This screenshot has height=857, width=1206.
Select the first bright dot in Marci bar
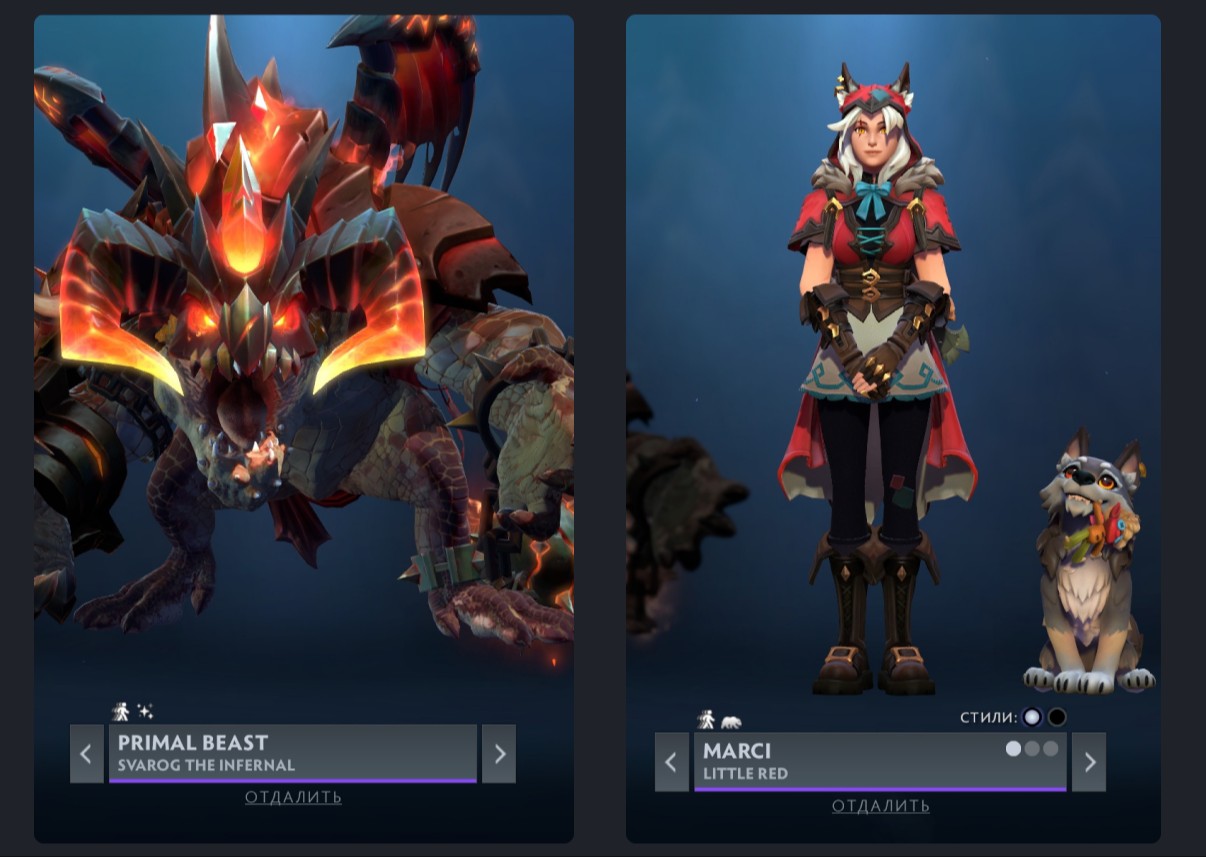(x=1013, y=748)
